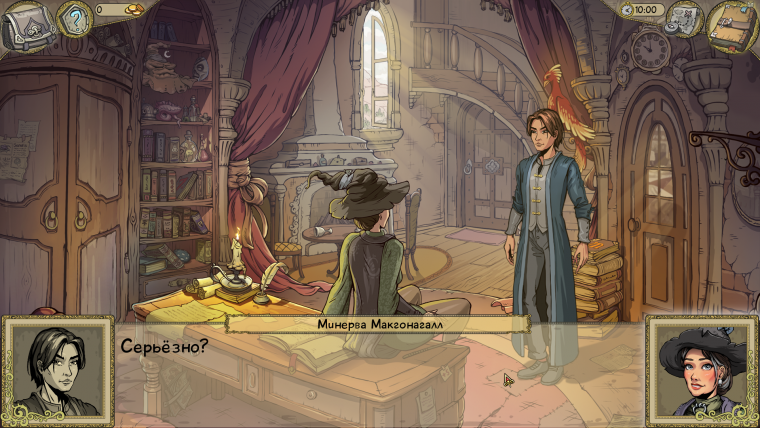Open the satchel inventory bag
The width and height of the screenshot is (760, 428).
[26, 28]
